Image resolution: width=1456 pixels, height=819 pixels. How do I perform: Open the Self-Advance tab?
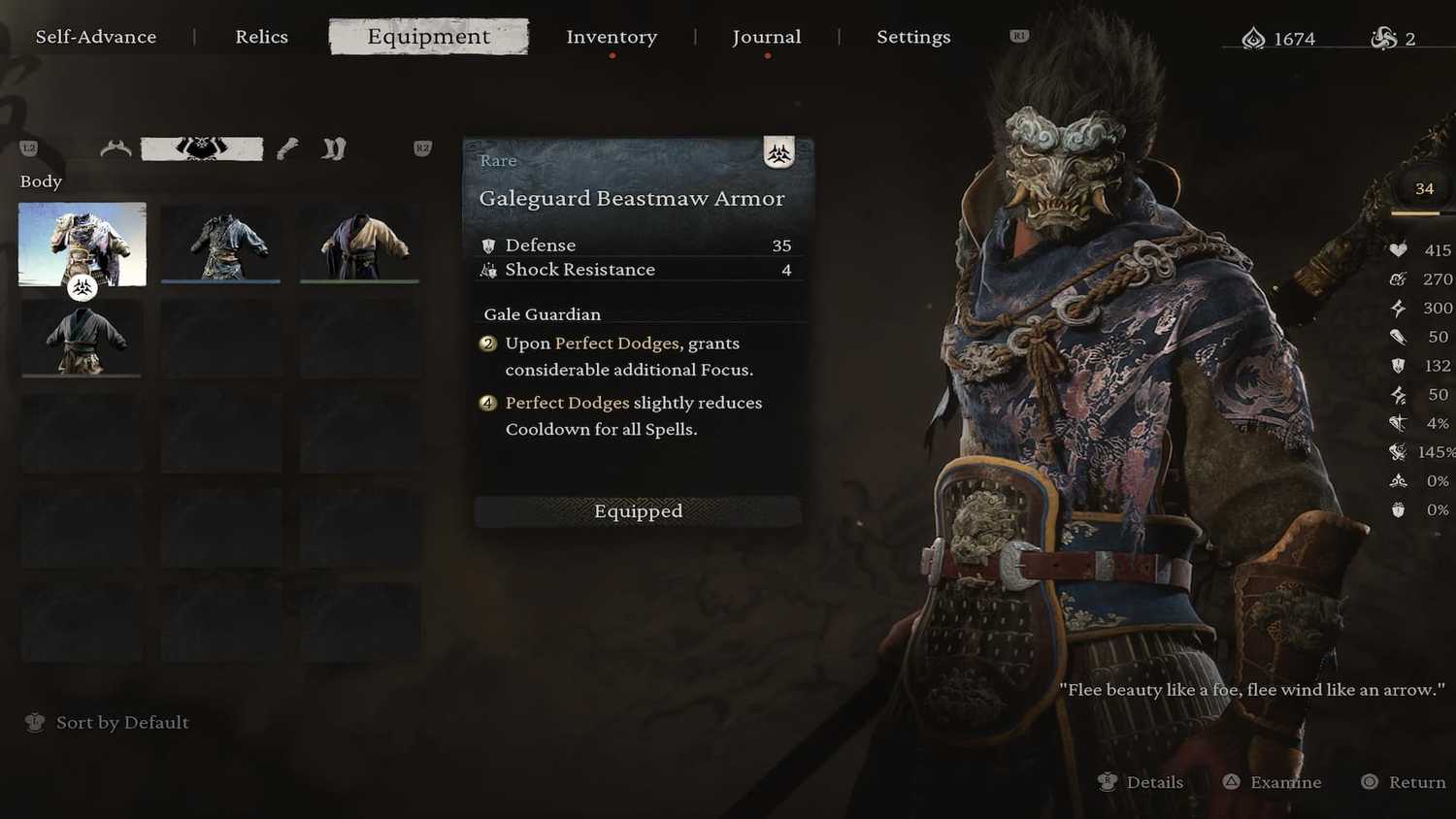click(x=96, y=37)
